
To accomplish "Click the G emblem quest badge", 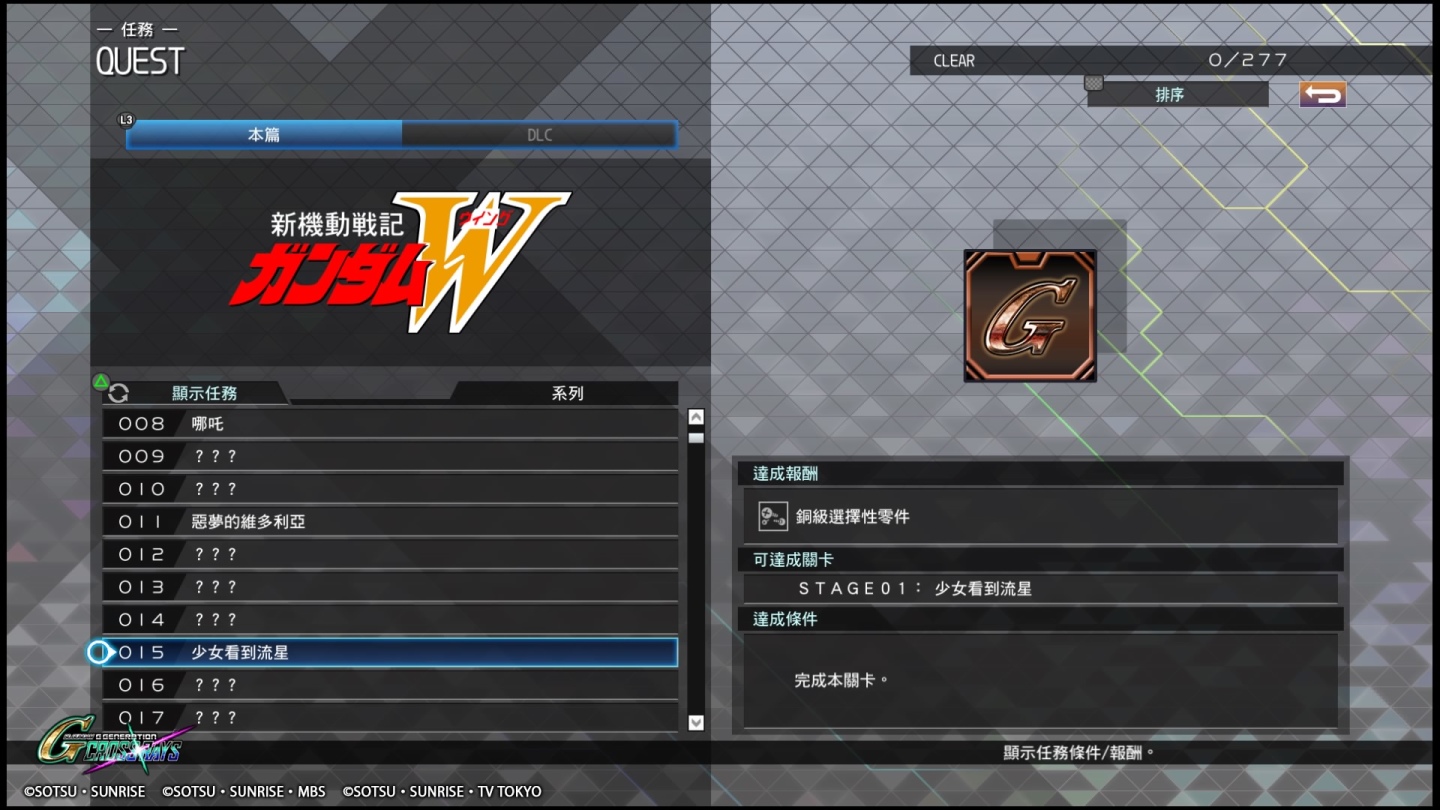I will tap(1030, 316).
